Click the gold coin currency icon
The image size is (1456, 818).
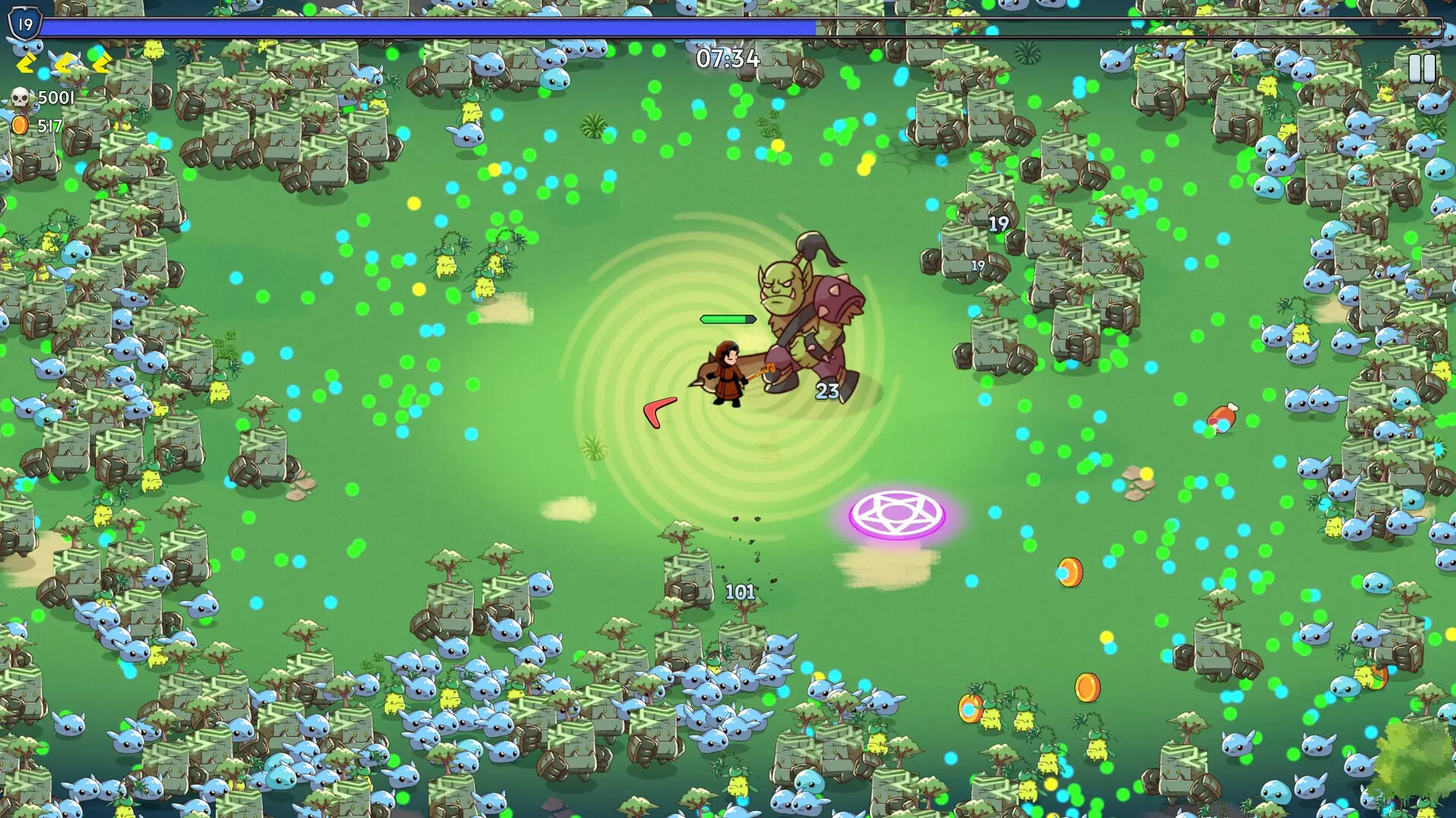(20, 124)
